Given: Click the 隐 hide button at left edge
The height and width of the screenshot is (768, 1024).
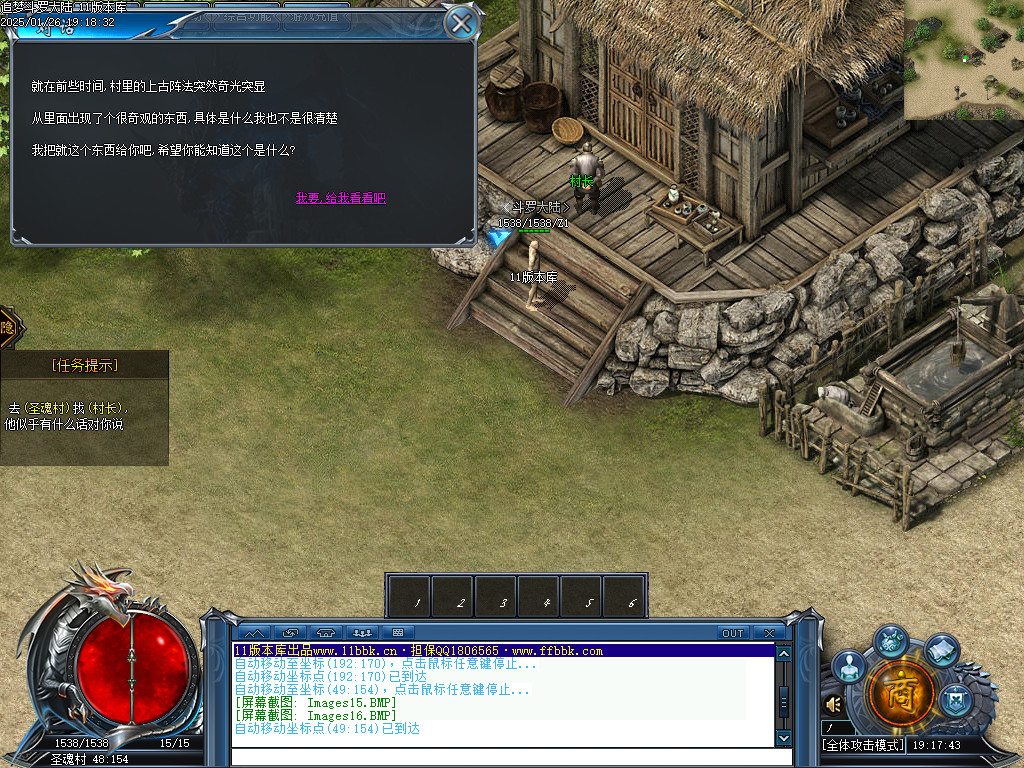Looking at the screenshot, I should [x=8, y=327].
